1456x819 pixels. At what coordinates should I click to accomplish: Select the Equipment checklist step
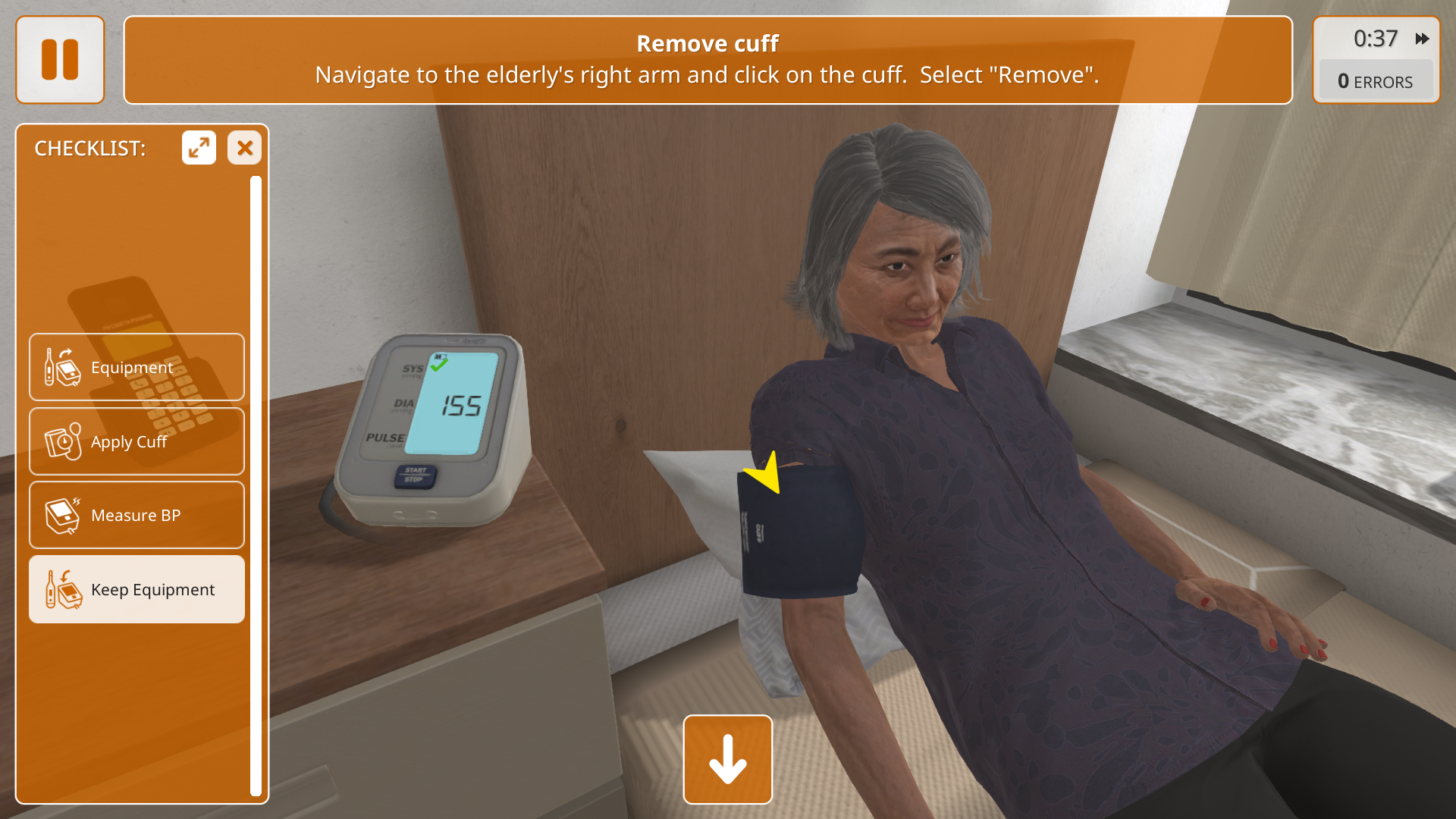coord(136,367)
